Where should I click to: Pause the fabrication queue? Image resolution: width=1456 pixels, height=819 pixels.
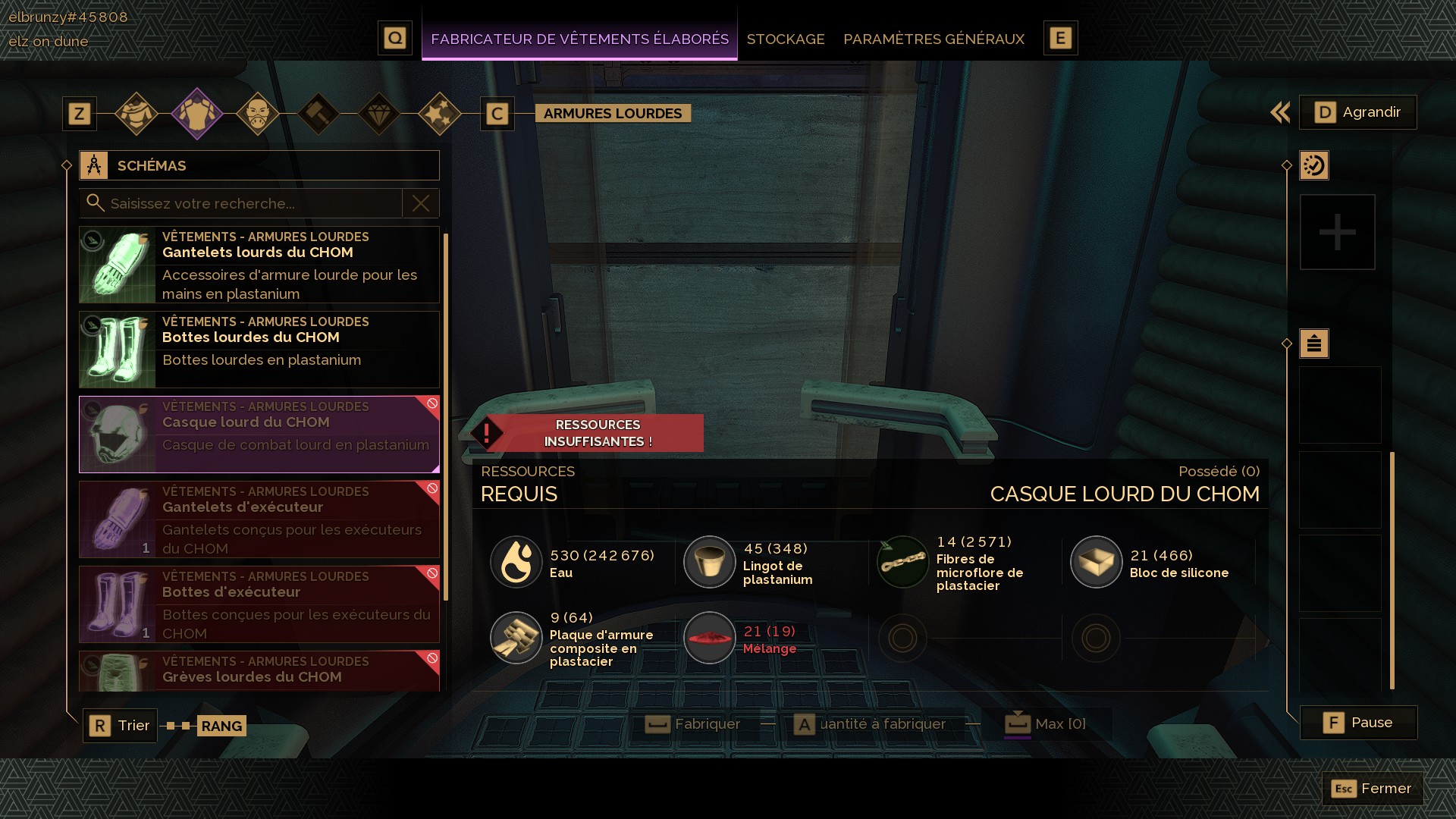[x=1358, y=723]
